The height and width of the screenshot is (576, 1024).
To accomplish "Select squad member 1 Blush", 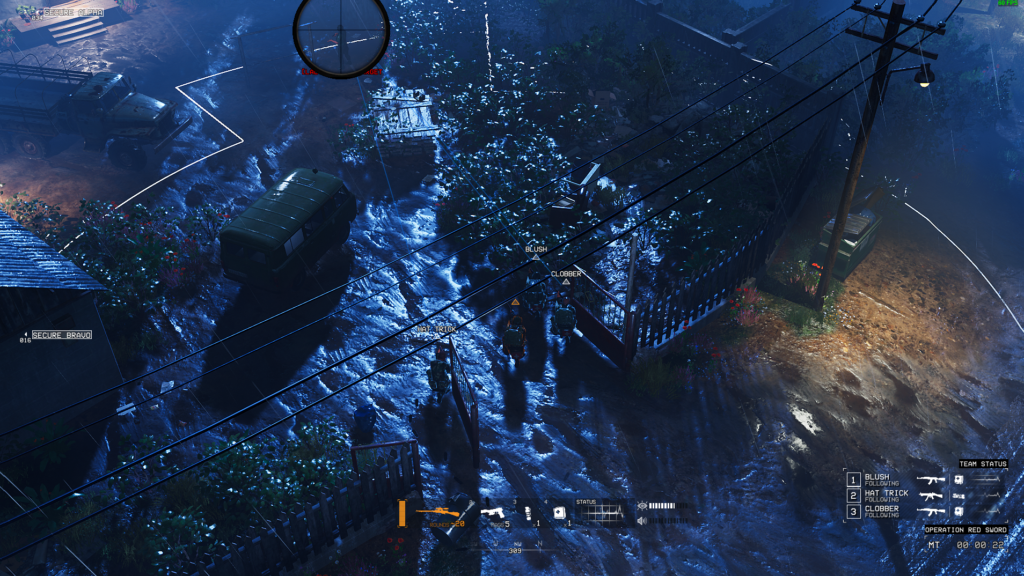I will (x=876, y=480).
